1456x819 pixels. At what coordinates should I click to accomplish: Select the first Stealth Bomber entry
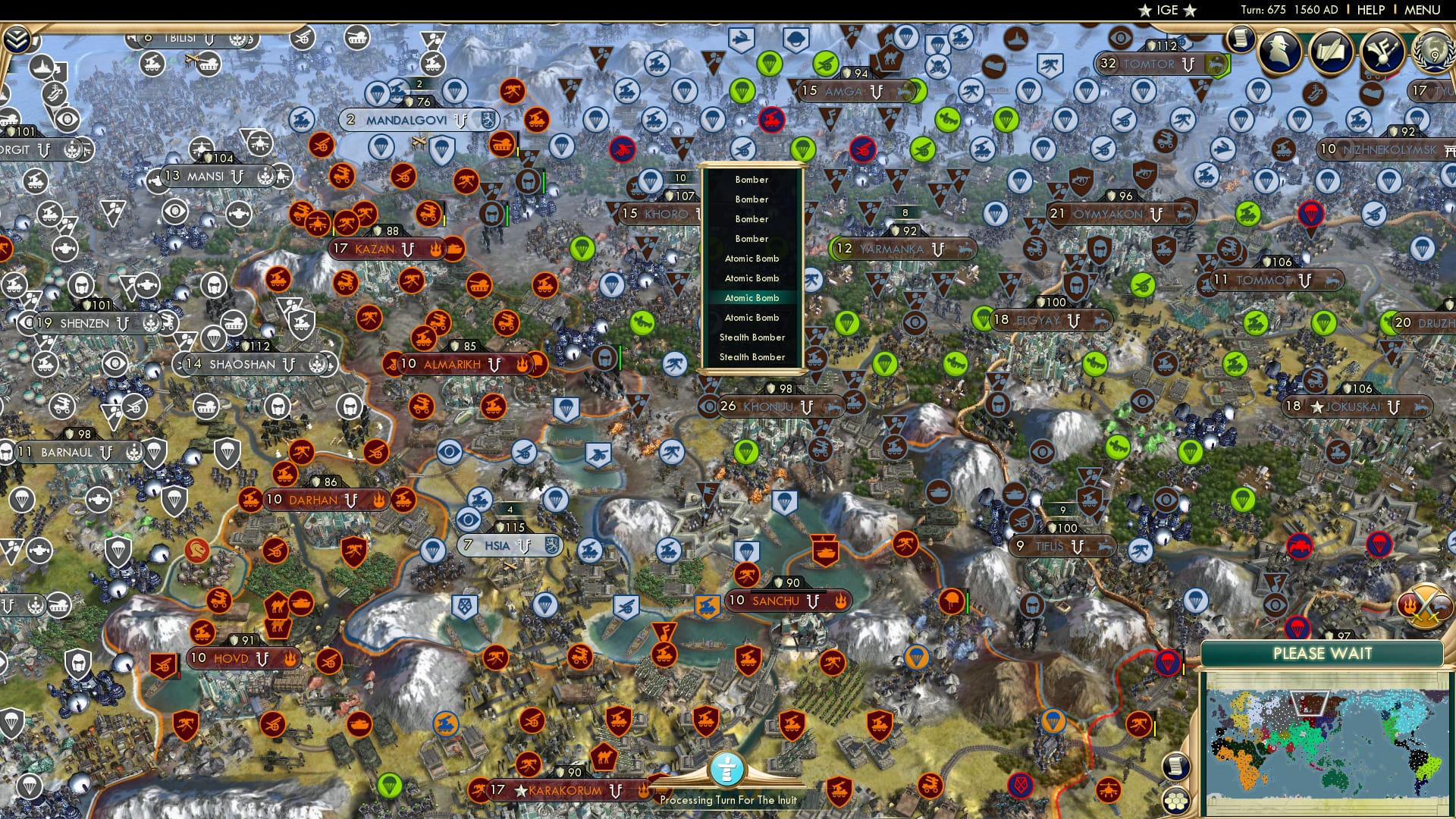tap(752, 337)
